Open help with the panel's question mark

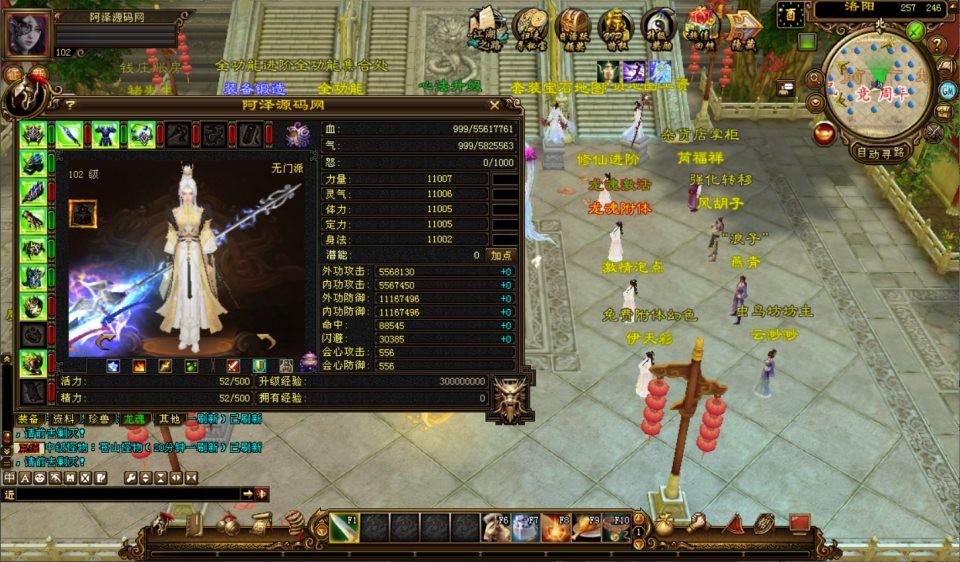tap(70, 104)
